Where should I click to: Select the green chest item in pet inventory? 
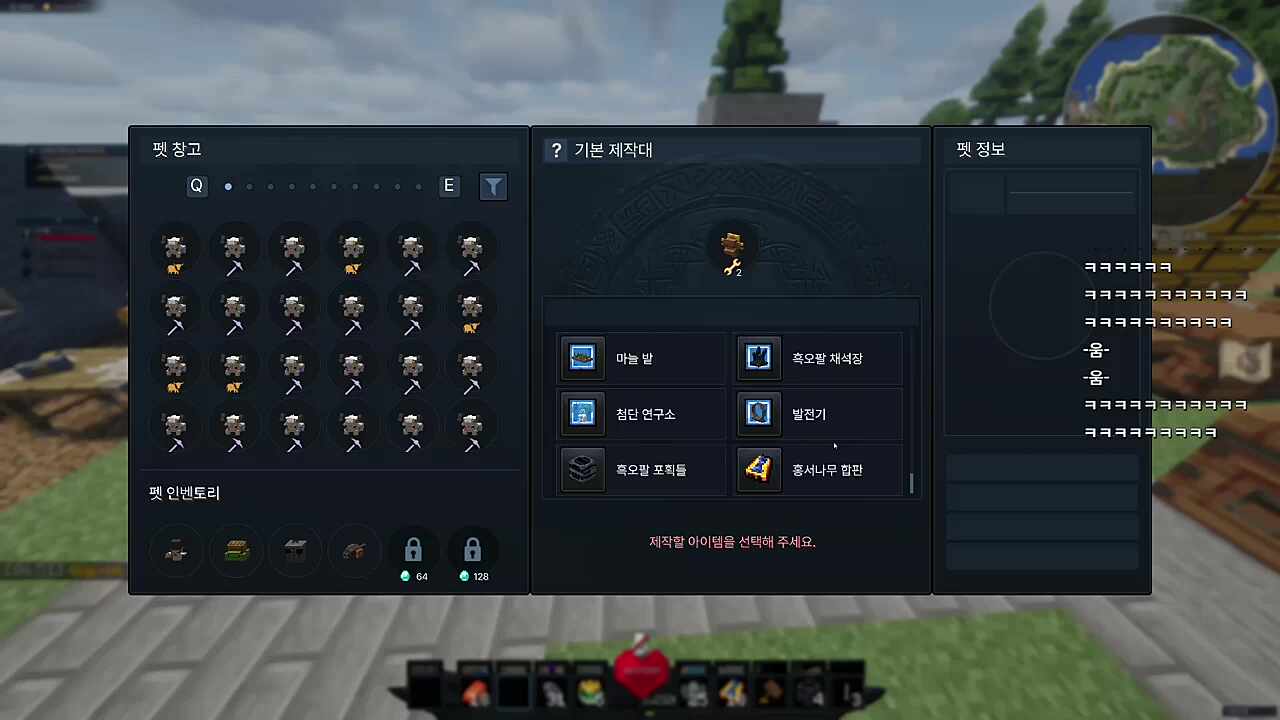click(x=236, y=551)
